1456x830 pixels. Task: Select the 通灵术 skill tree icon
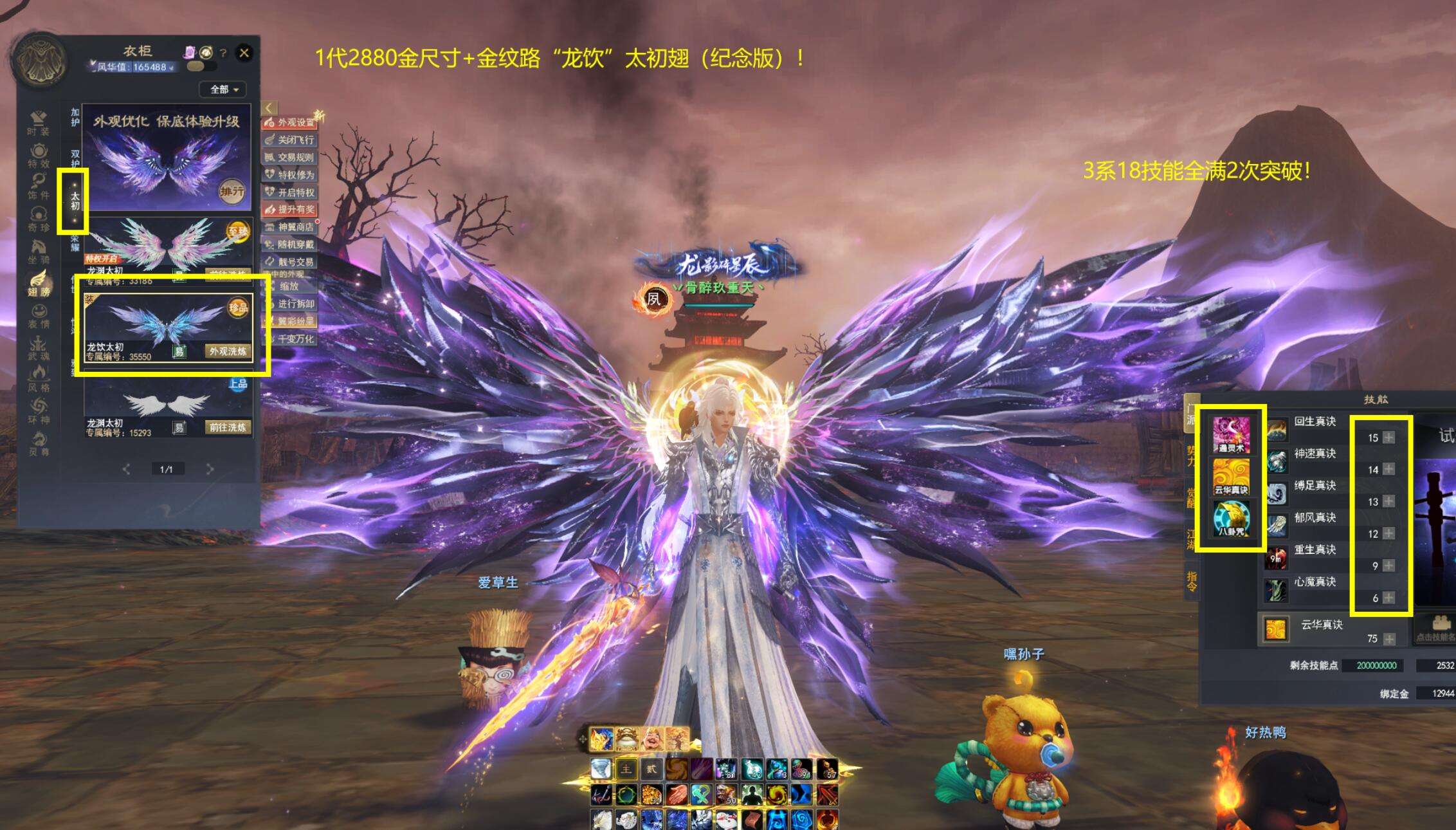[x=1231, y=434]
